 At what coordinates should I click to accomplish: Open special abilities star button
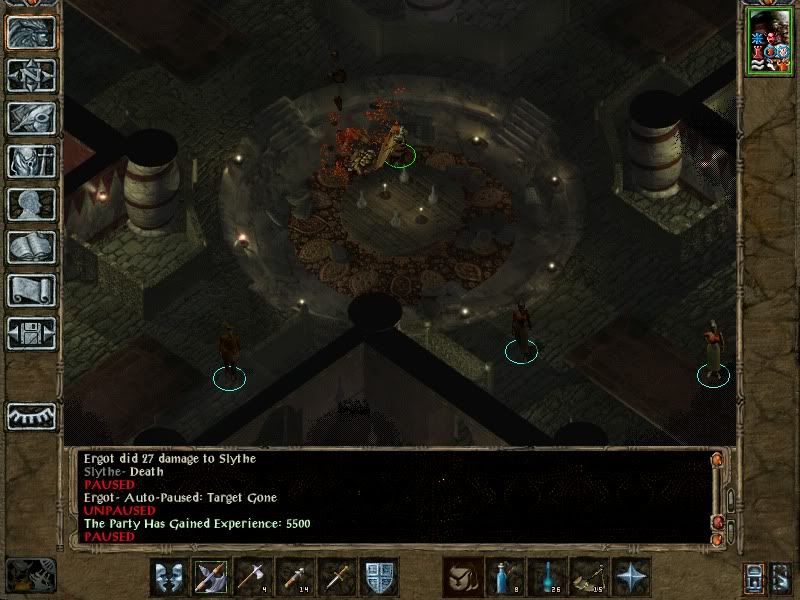[x=631, y=577]
